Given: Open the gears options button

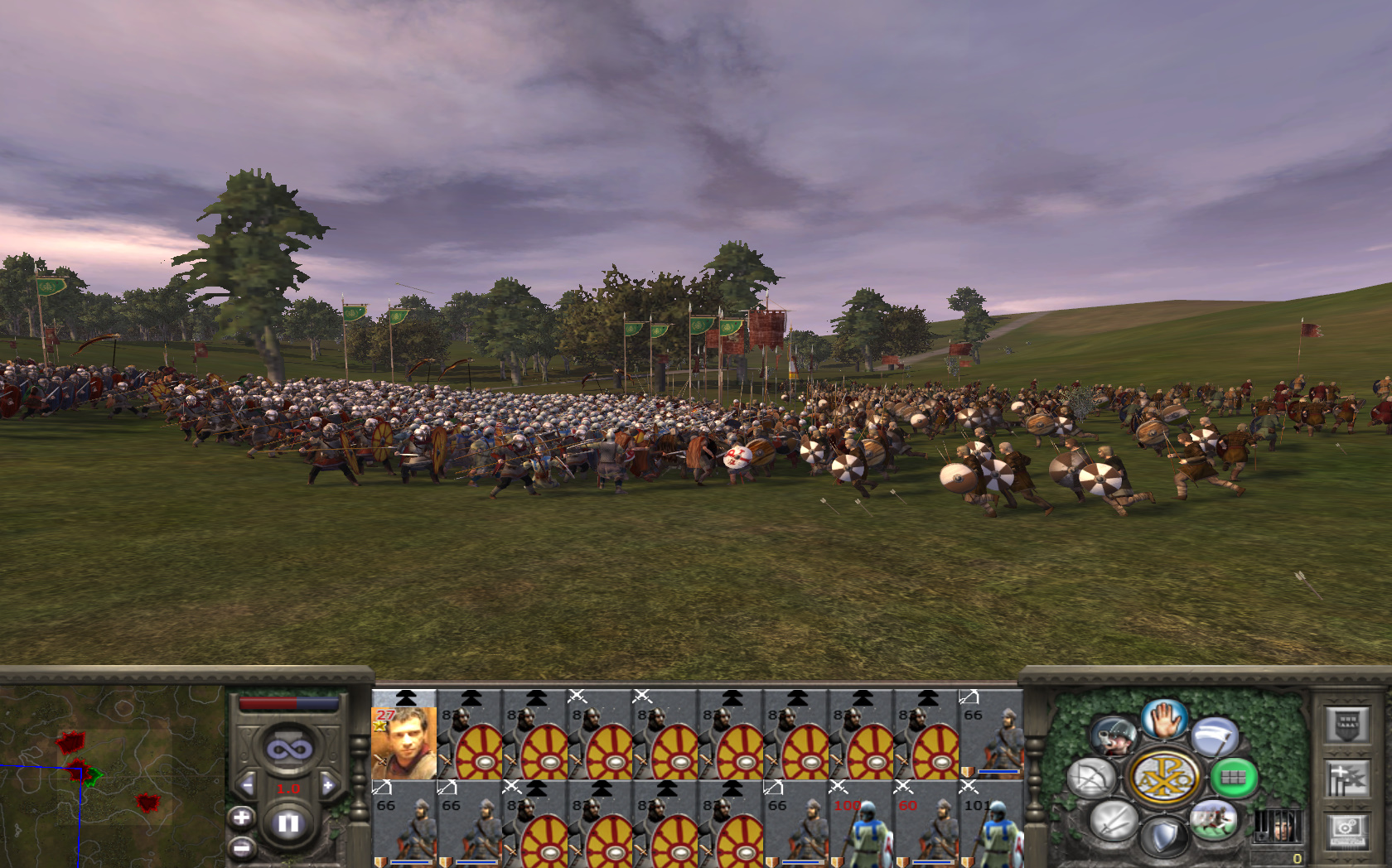Looking at the screenshot, I should (1346, 828).
